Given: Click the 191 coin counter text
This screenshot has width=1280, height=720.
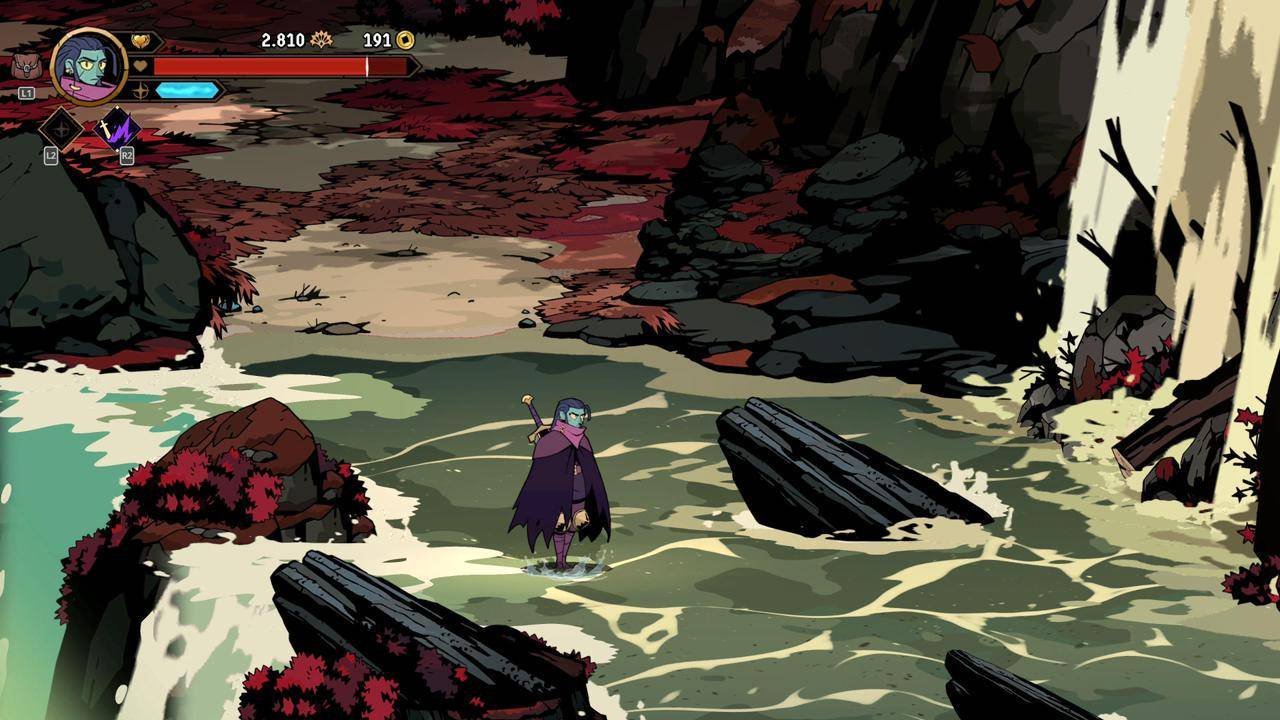Looking at the screenshot, I should click(x=376, y=40).
